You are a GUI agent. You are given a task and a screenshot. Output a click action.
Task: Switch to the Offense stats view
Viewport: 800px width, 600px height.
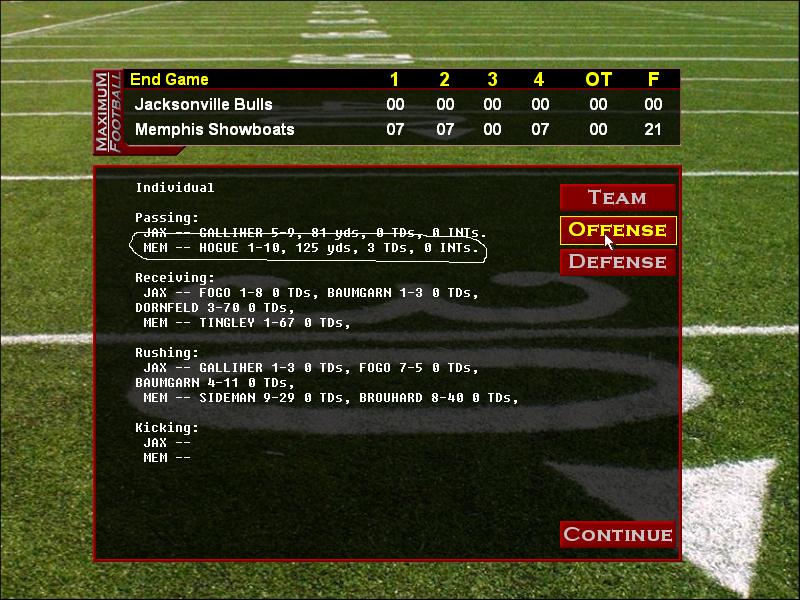(617, 229)
